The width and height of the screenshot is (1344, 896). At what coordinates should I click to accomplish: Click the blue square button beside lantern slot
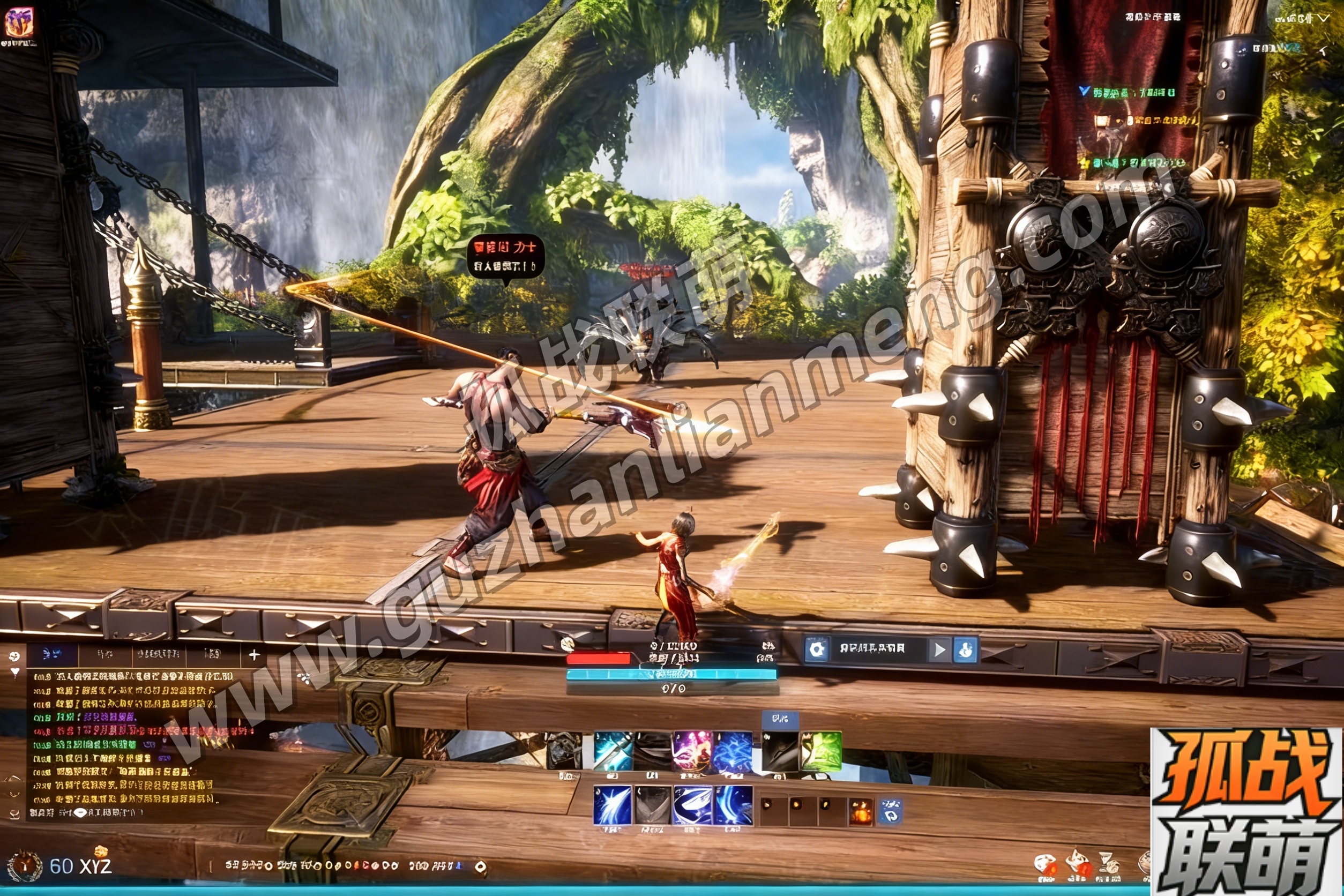coord(890,811)
